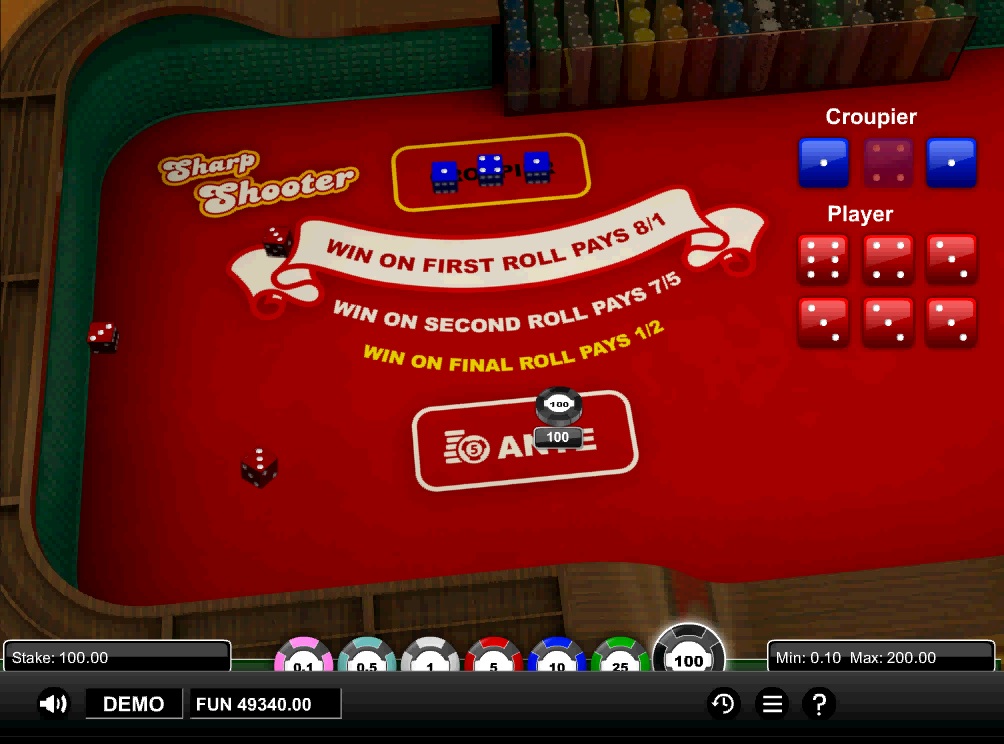Select the 0.1 pink chip

(x=304, y=658)
